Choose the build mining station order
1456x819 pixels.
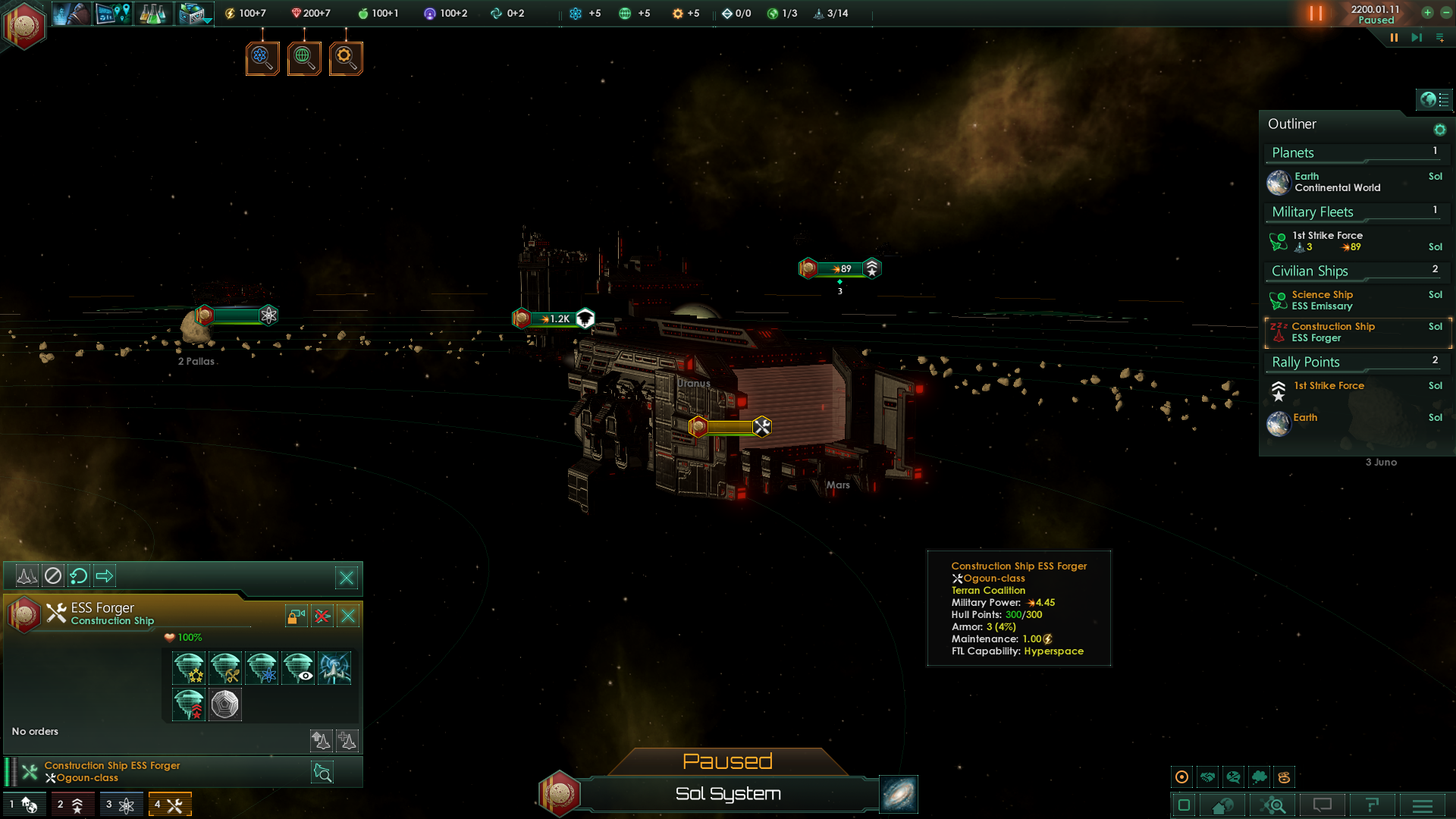point(225,668)
